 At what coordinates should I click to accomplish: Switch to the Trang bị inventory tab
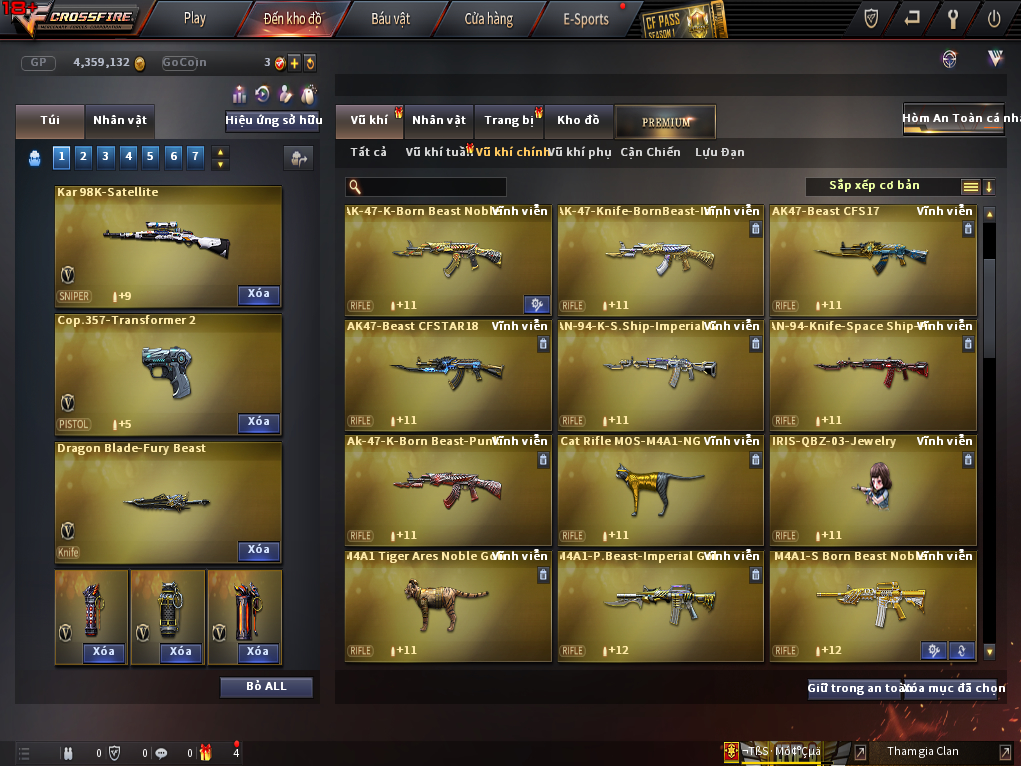(x=509, y=120)
